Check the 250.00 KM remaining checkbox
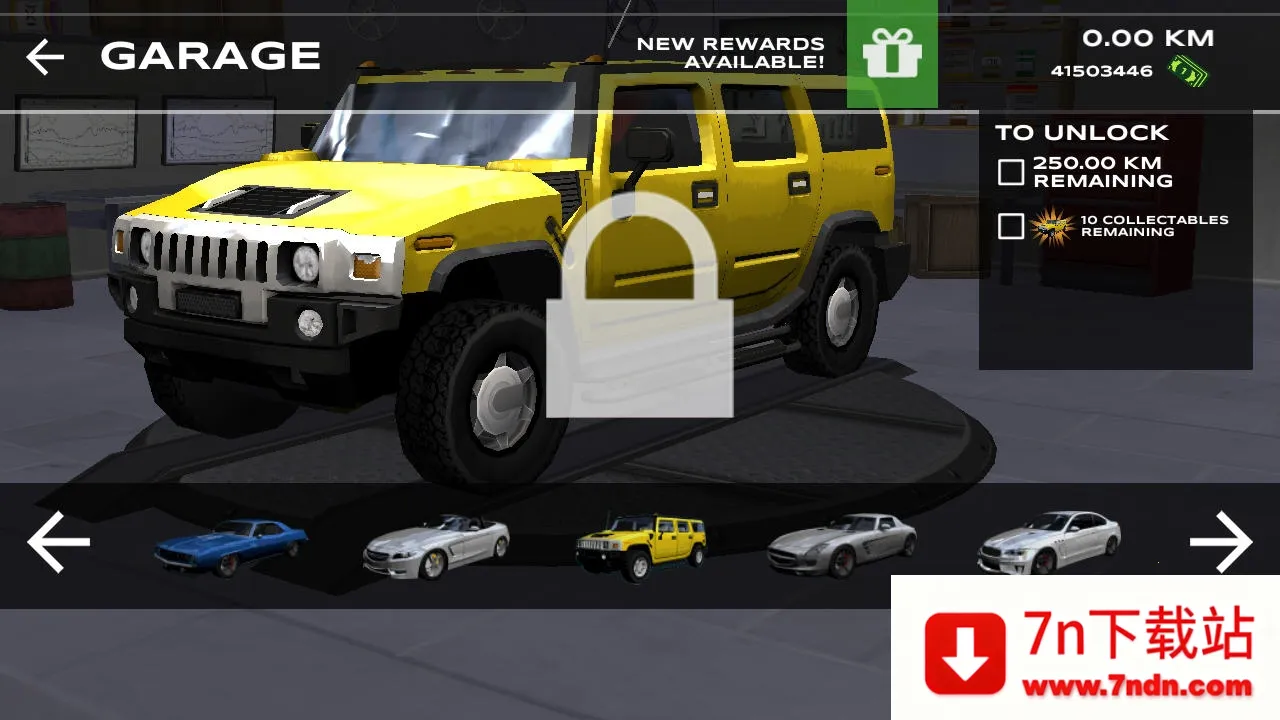1280x720 pixels. [1009, 171]
